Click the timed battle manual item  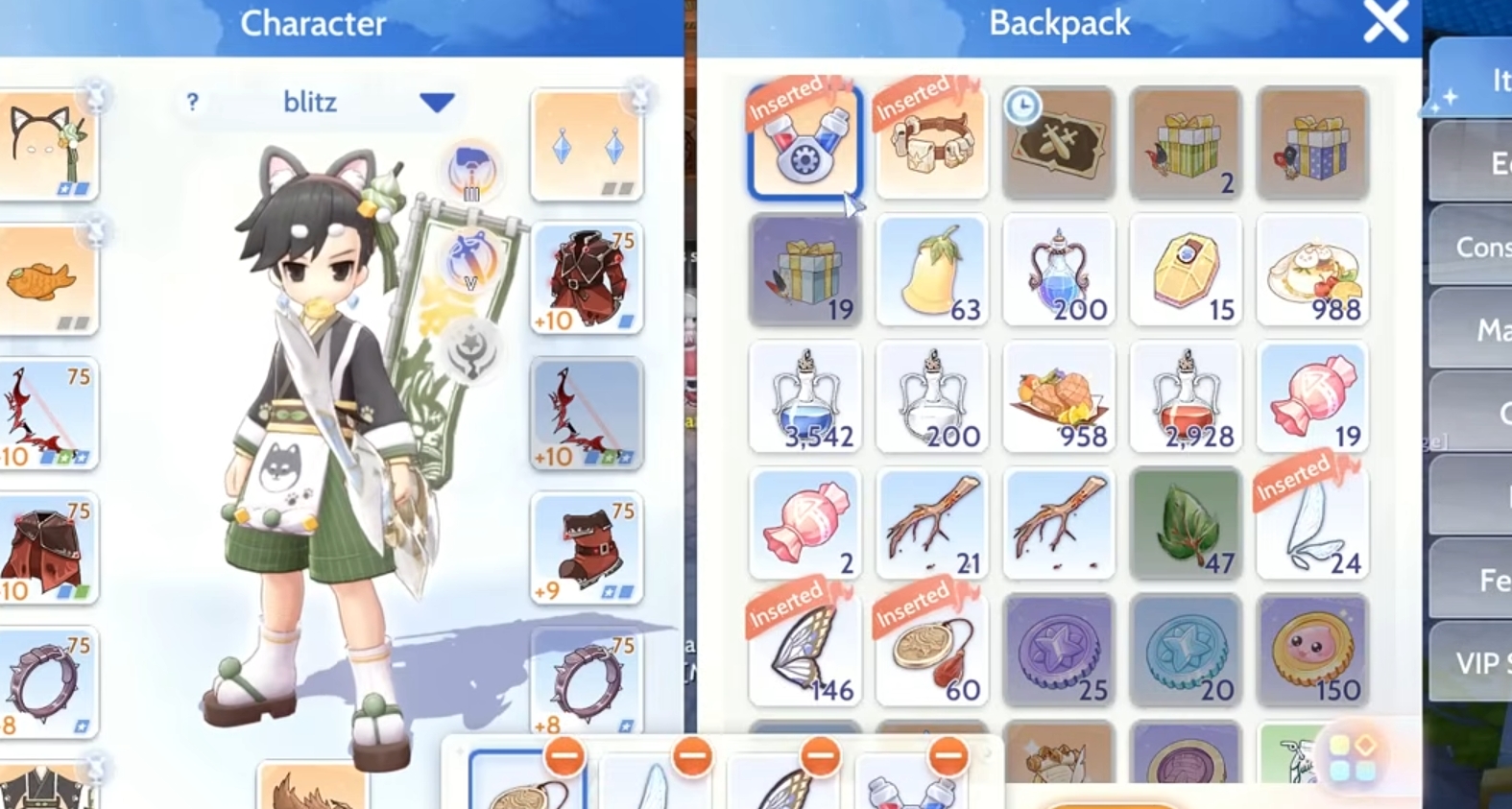coord(1059,142)
